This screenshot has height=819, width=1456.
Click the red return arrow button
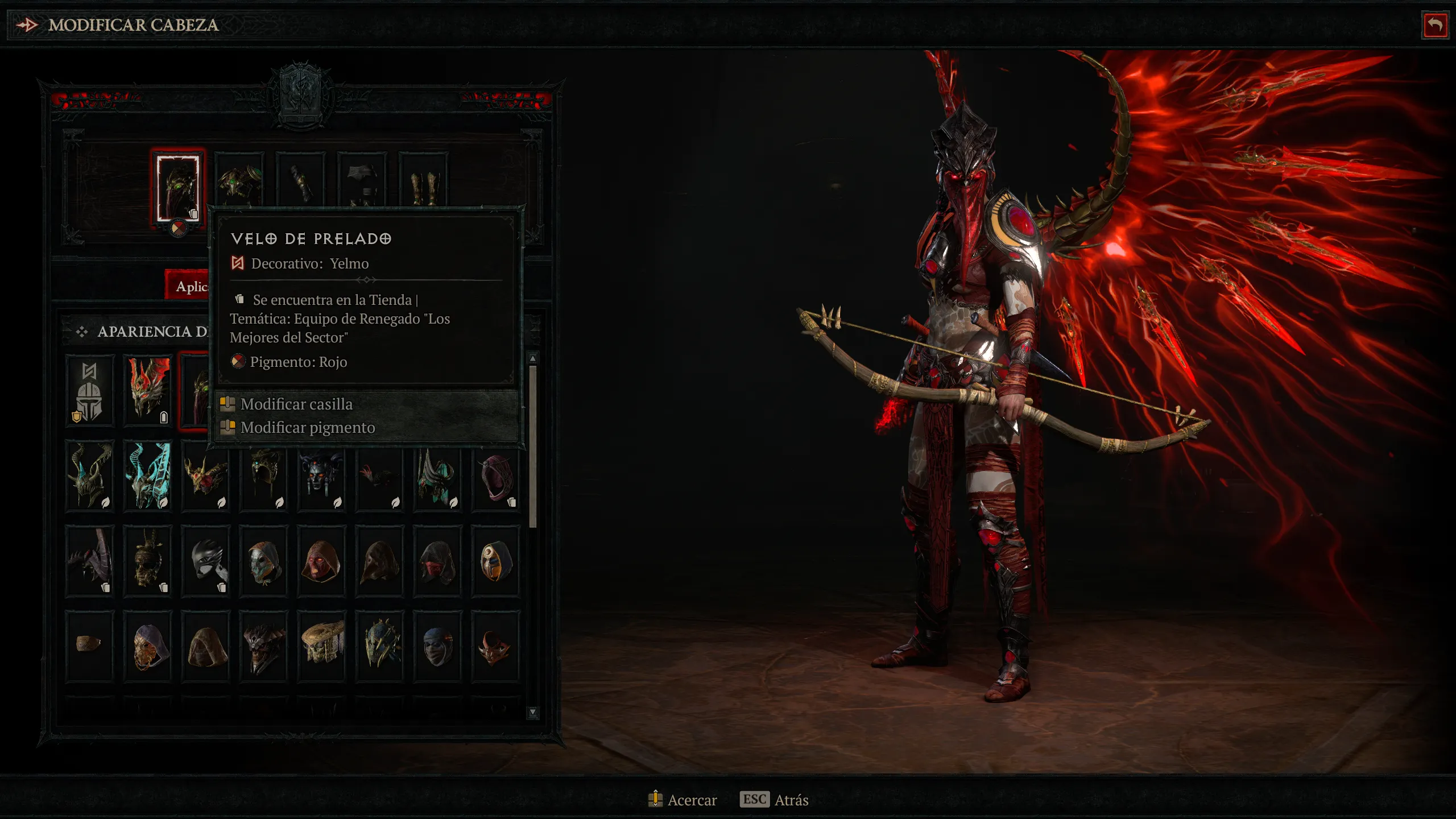[1435, 25]
